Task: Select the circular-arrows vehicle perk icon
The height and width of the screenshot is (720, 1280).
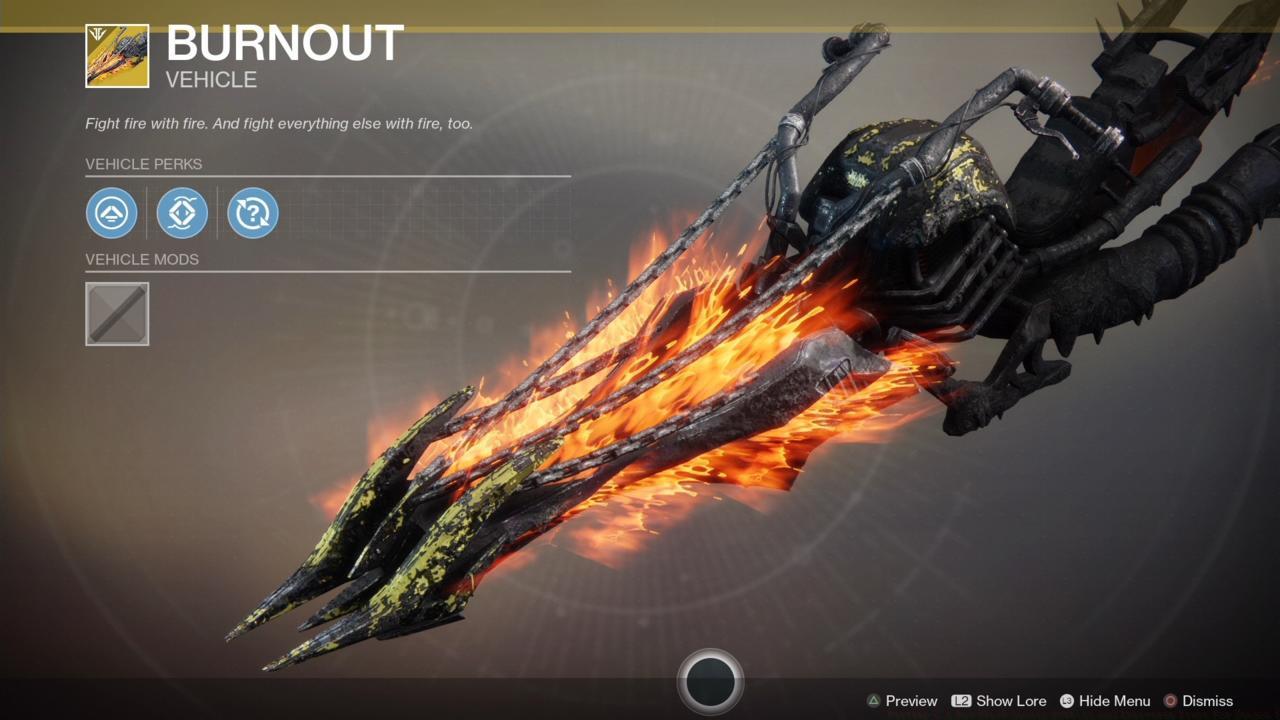Action: tap(252, 212)
